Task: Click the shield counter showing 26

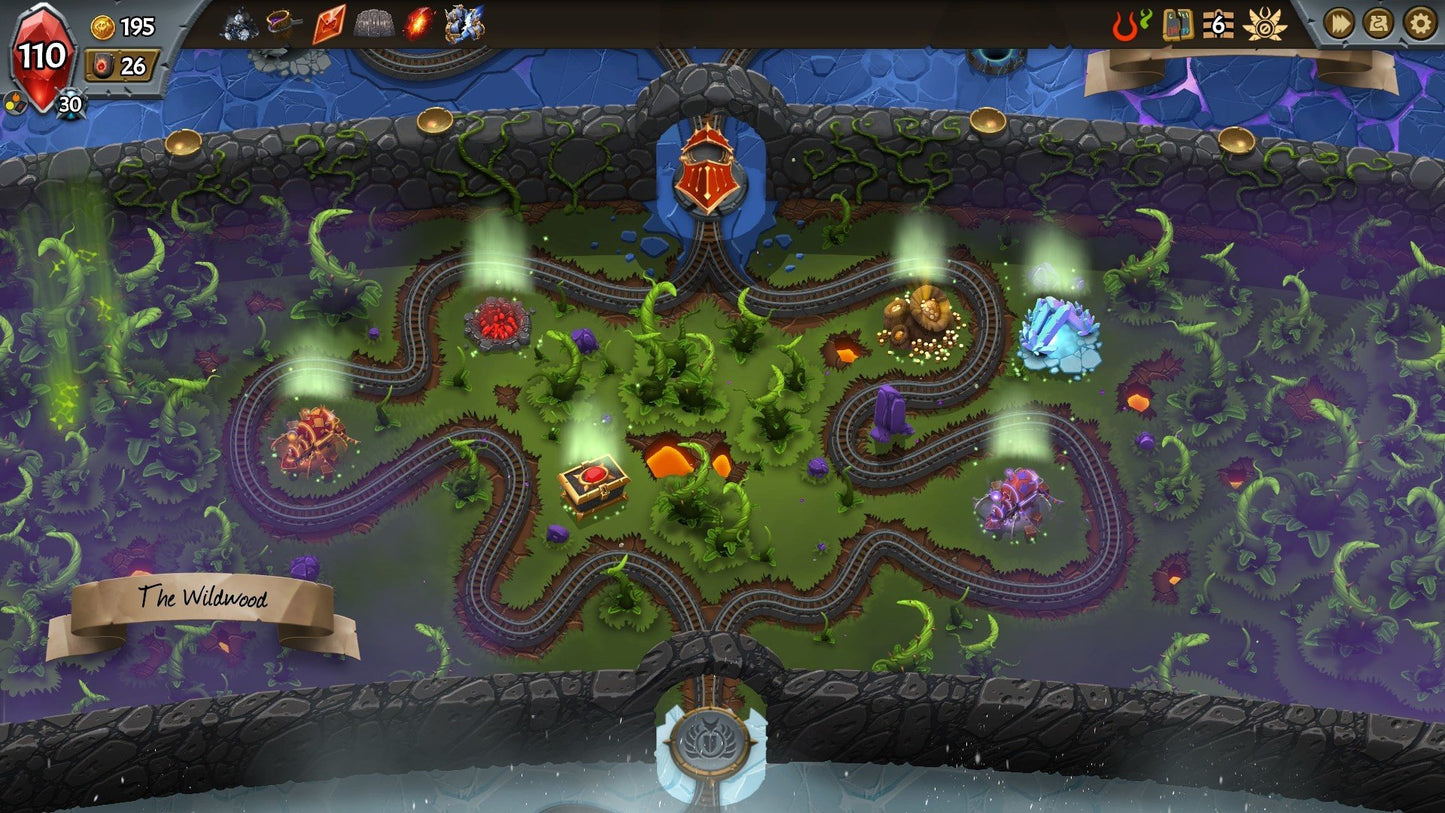Action: pyautogui.click(x=120, y=62)
